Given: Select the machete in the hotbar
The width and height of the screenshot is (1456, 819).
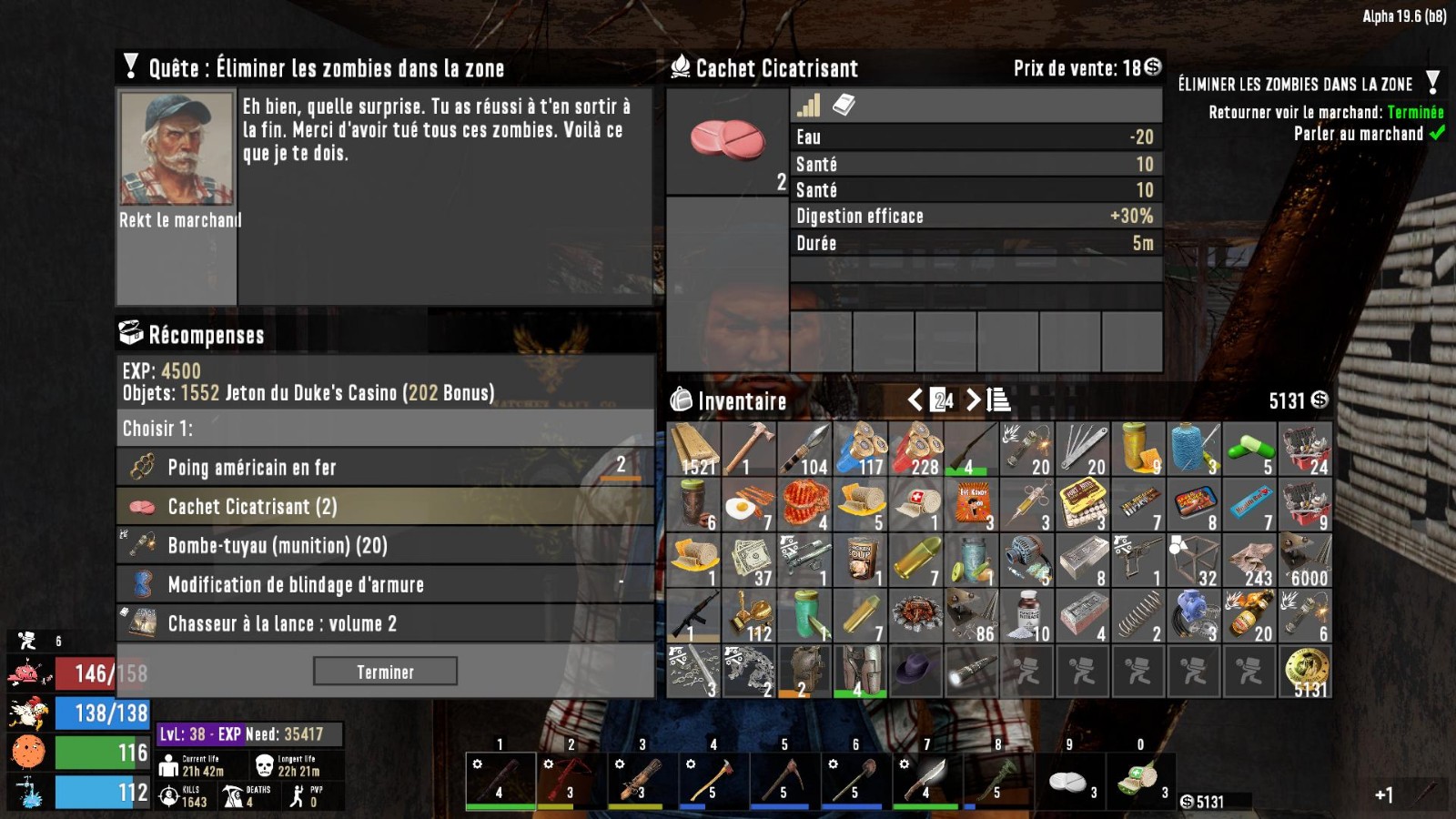Looking at the screenshot, I should click(927, 778).
